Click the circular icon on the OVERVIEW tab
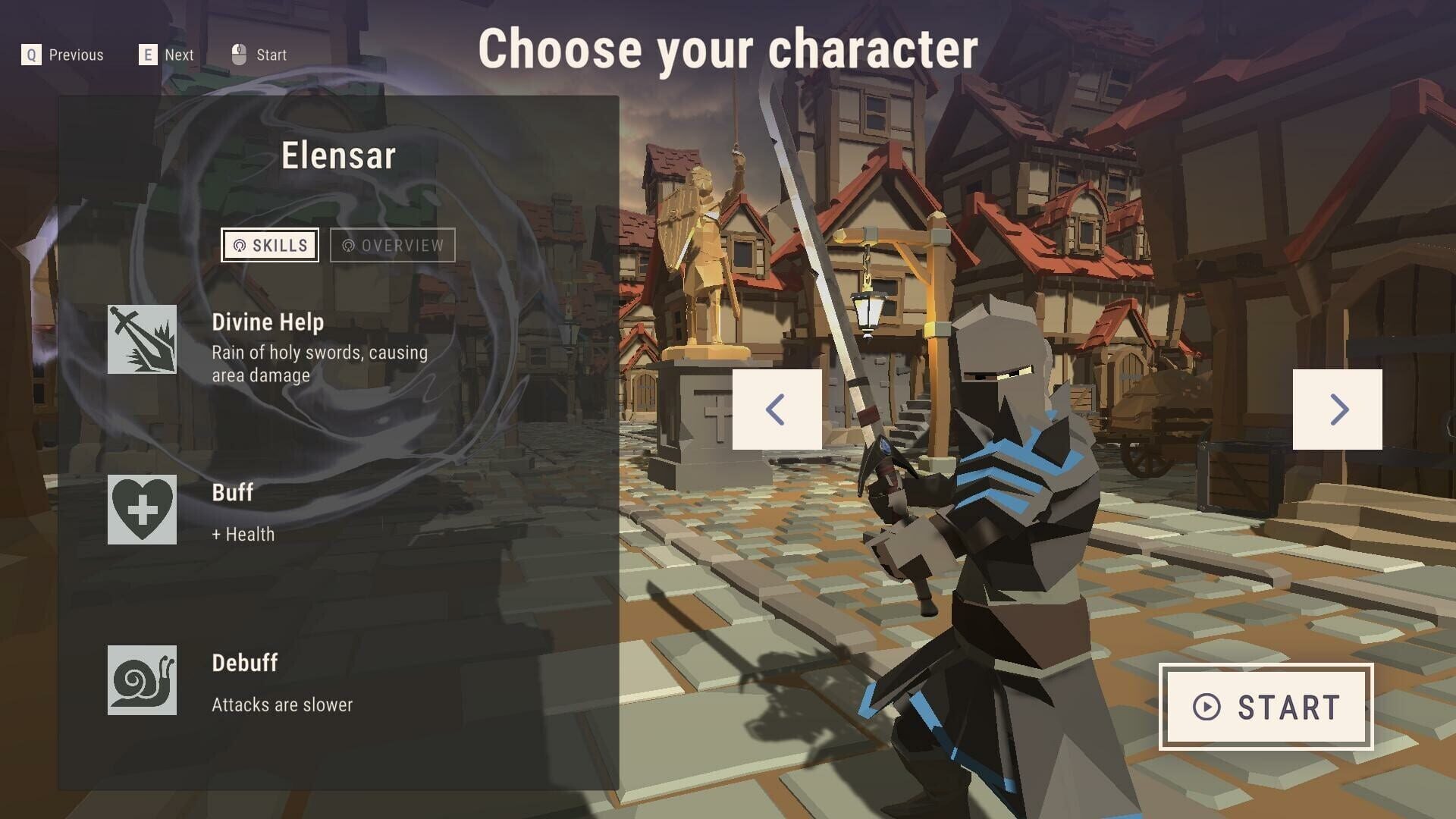The height and width of the screenshot is (819, 1456). click(350, 245)
